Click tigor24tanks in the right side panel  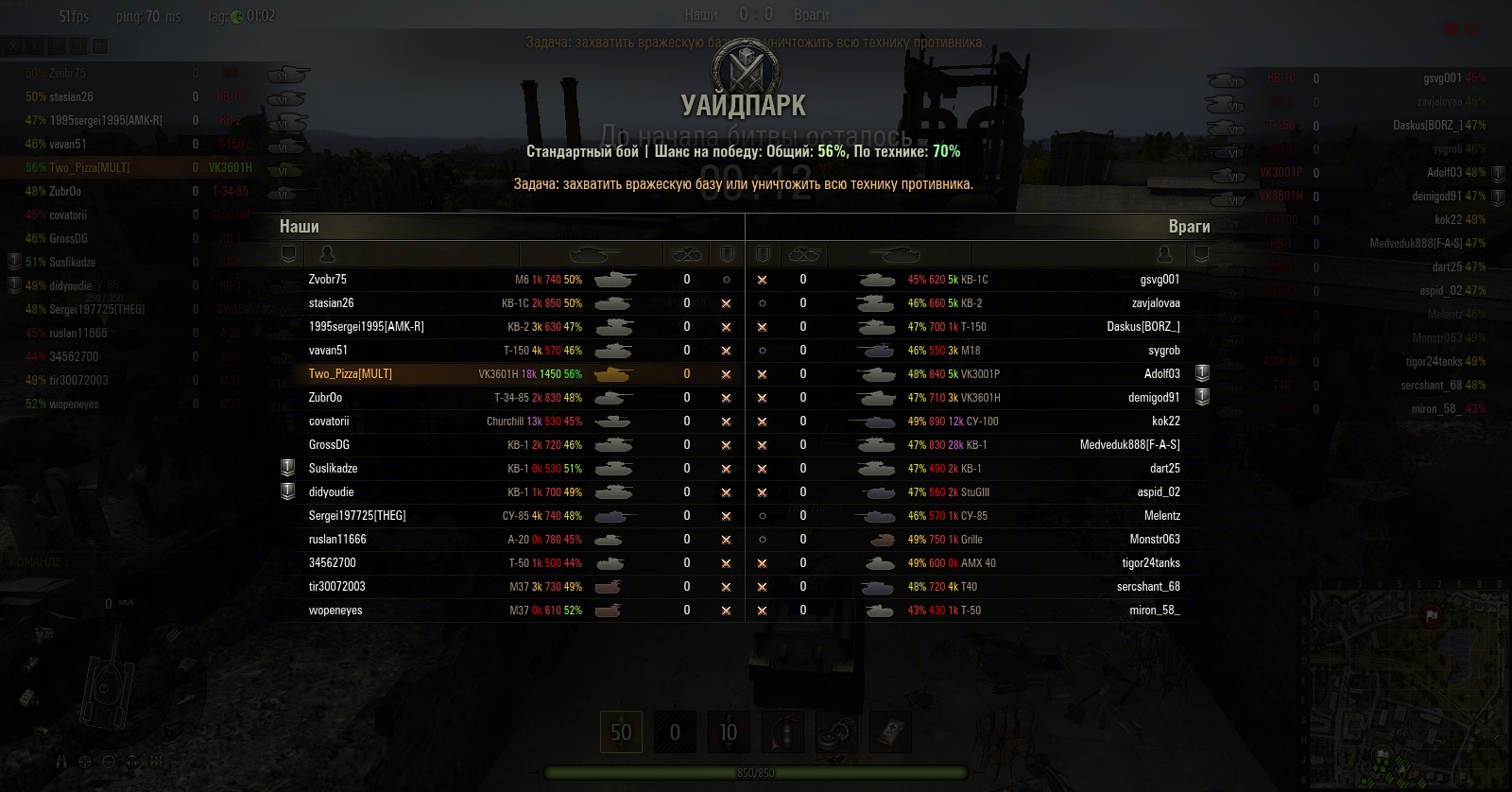[1434, 362]
